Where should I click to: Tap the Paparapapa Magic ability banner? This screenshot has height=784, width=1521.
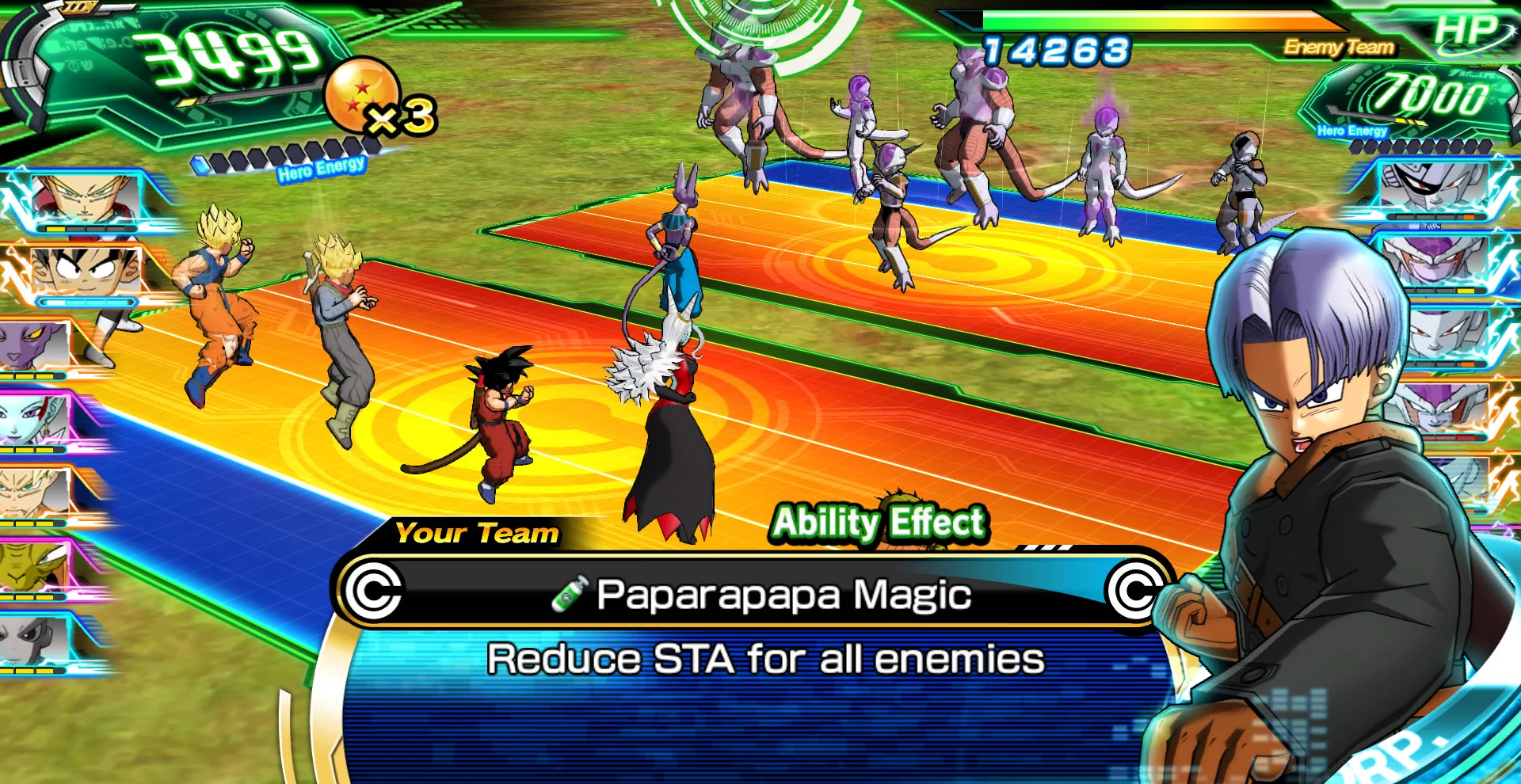coord(753,594)
